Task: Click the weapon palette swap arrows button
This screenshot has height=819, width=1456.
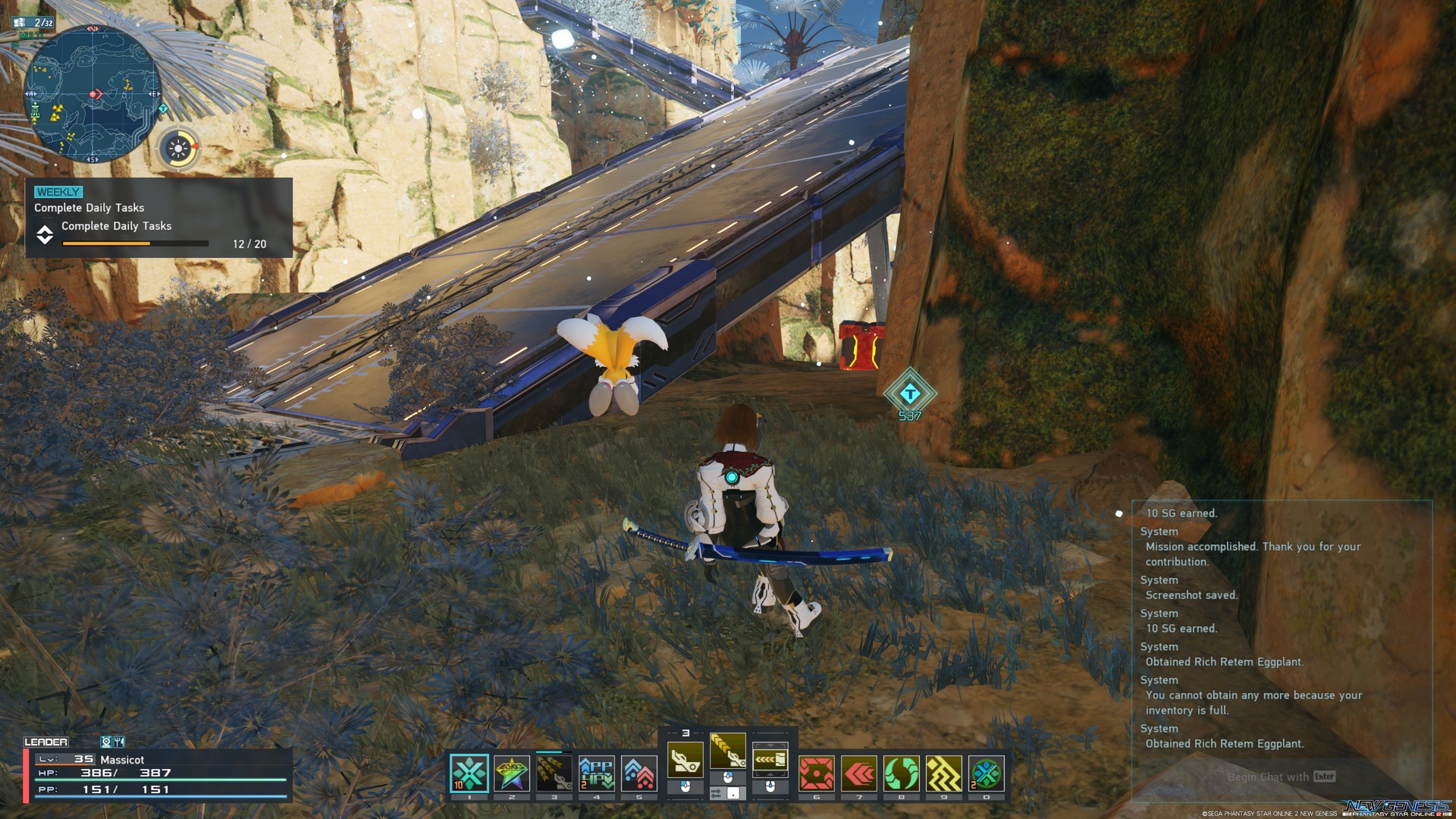Action: click(x=717, y=793)
